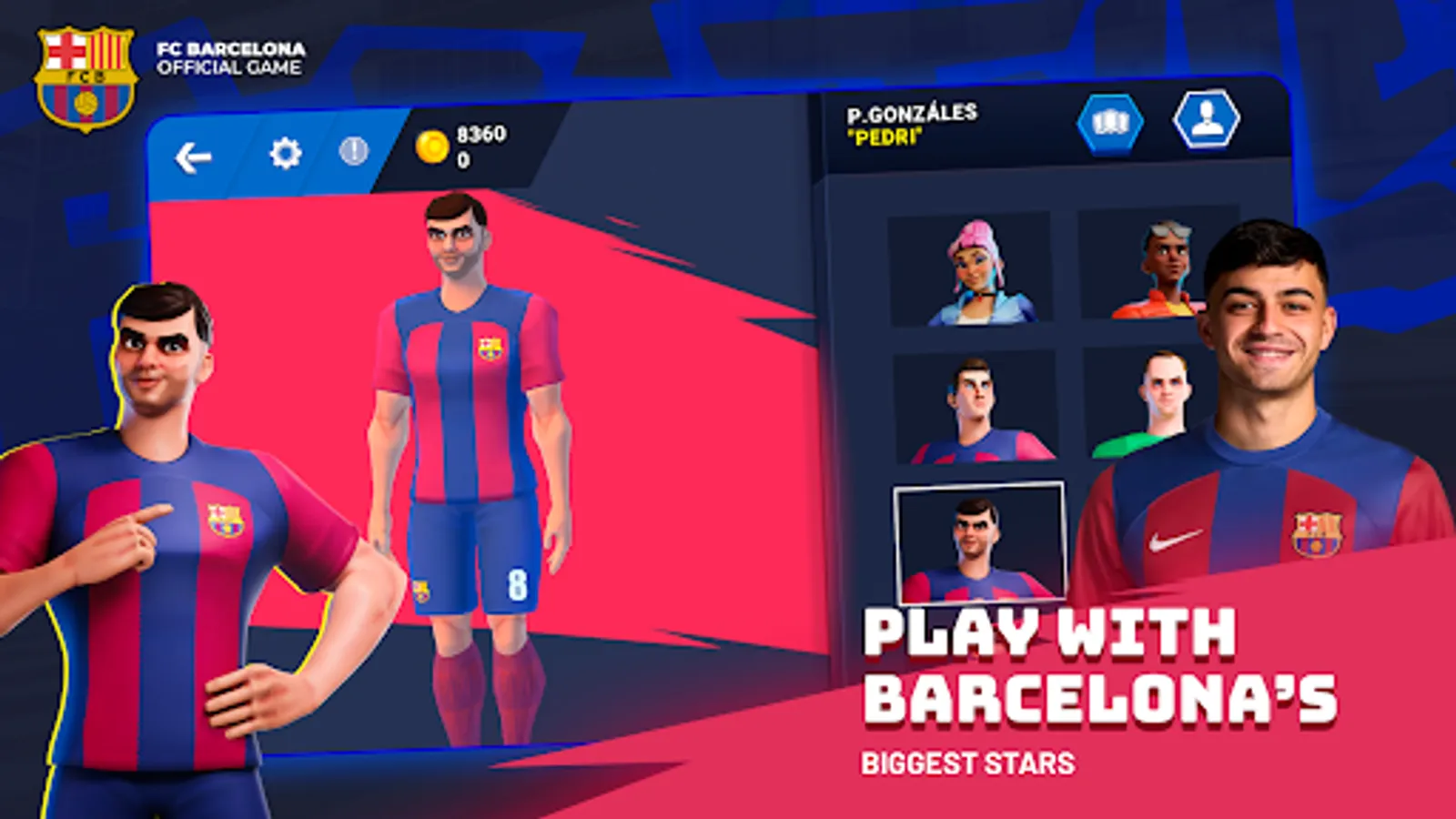This screenshot has width=1456, height=819.
Task: Click the FC Barcelona crest logo
Action: point(85,68)
